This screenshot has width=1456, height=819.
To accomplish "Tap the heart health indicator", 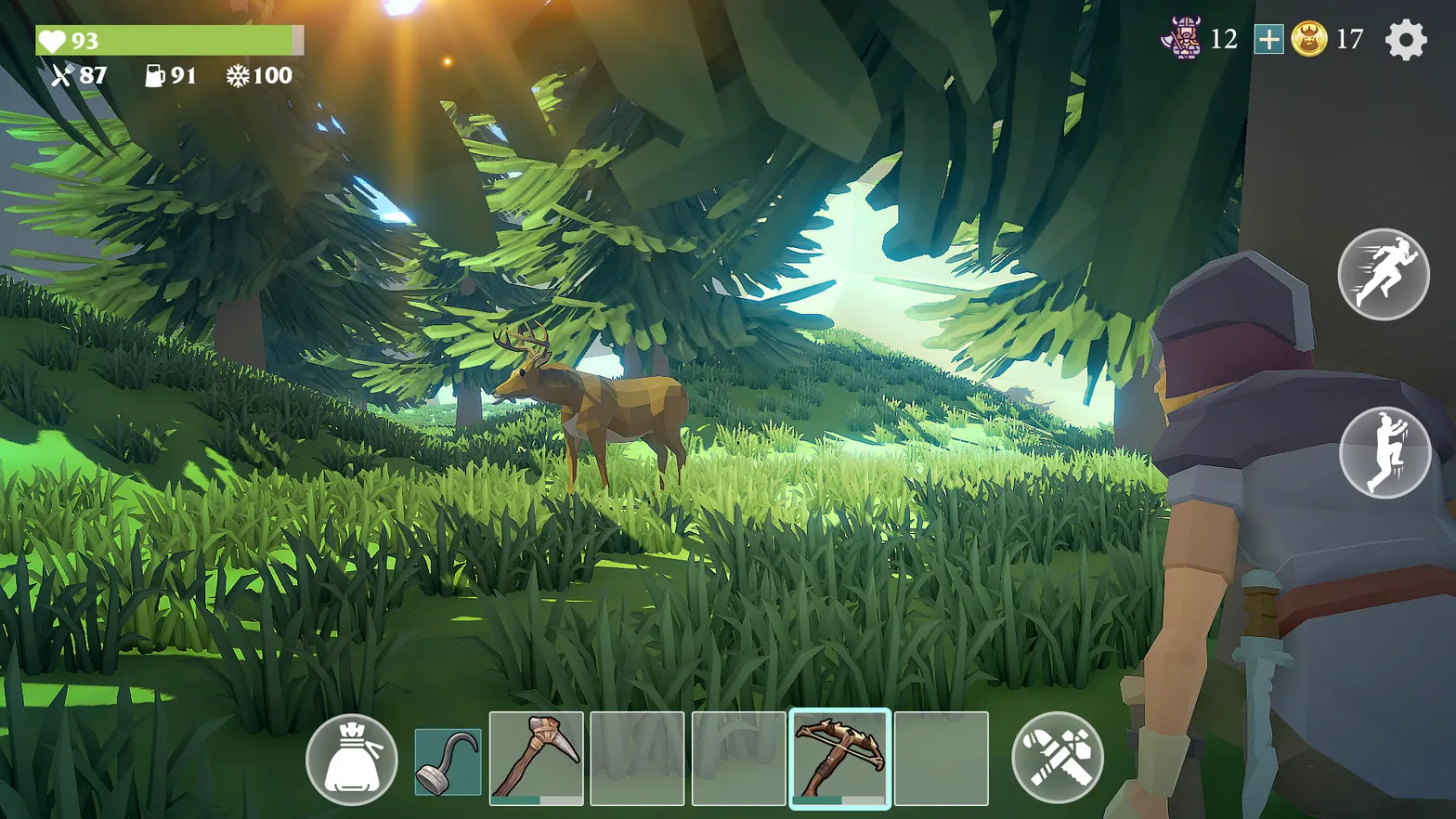I will tap(53, 39).
